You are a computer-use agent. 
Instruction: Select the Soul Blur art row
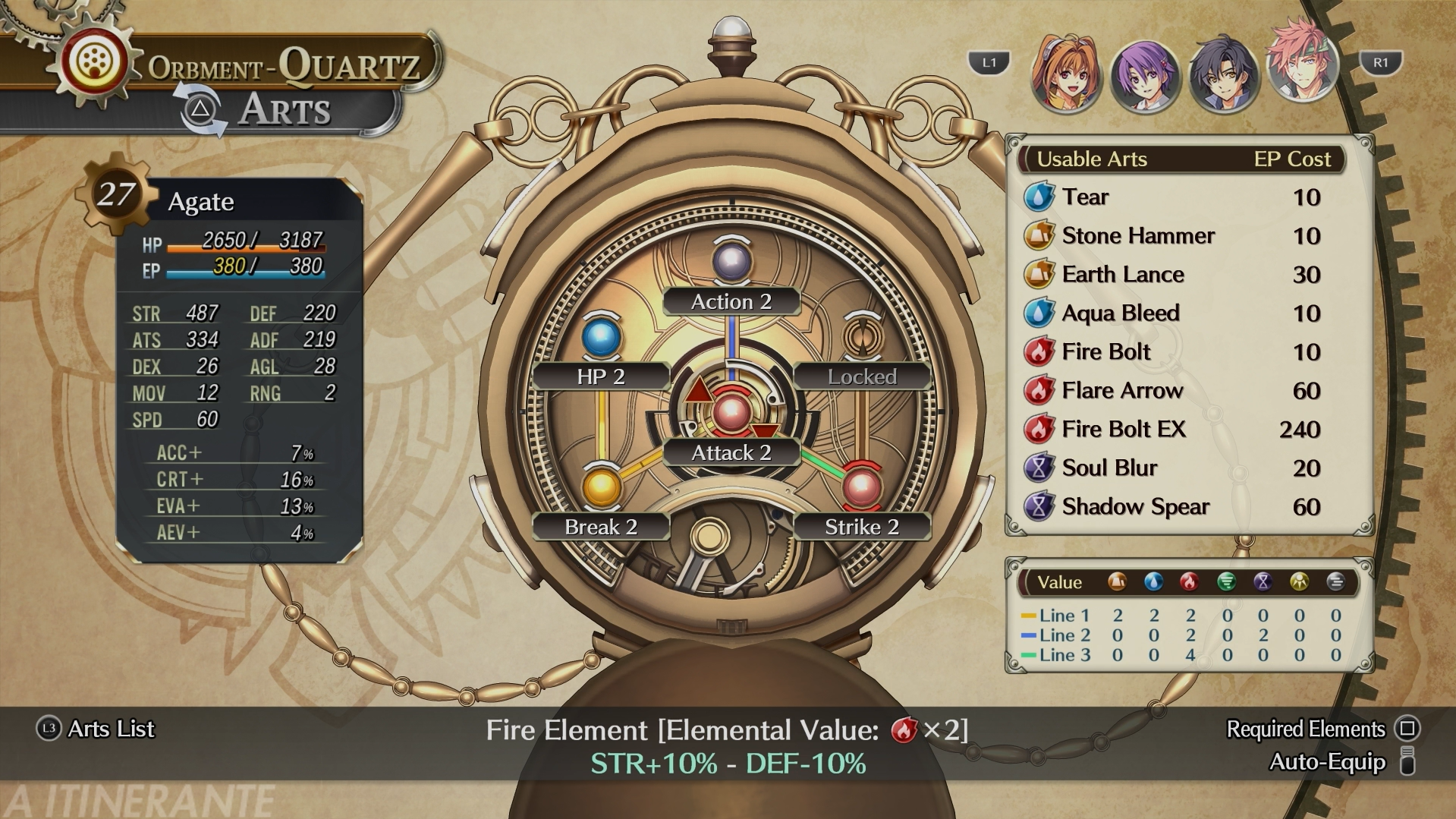tap(1171, 468)
